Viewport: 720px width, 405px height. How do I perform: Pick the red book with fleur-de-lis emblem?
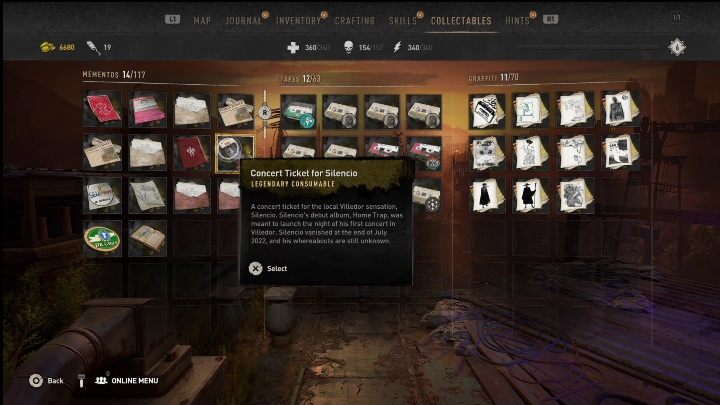190,153
